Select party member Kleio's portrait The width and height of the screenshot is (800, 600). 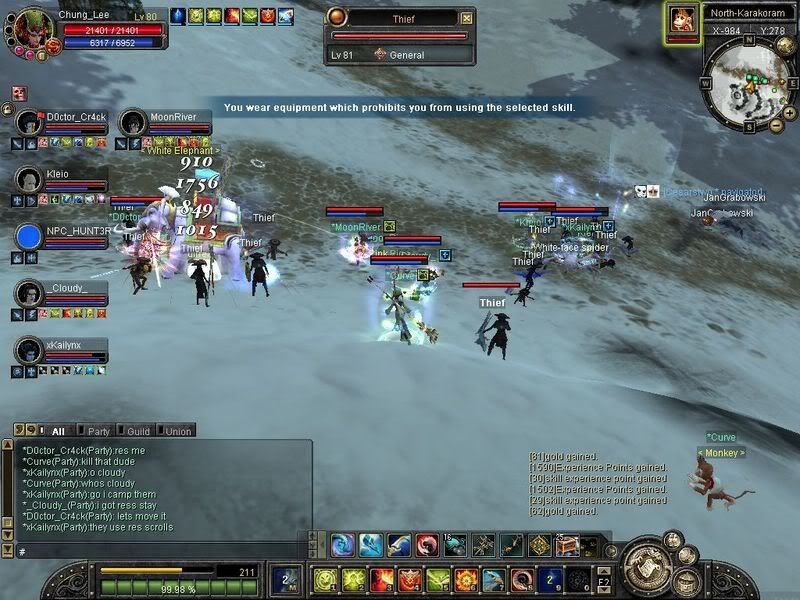(x=29, y=180)
